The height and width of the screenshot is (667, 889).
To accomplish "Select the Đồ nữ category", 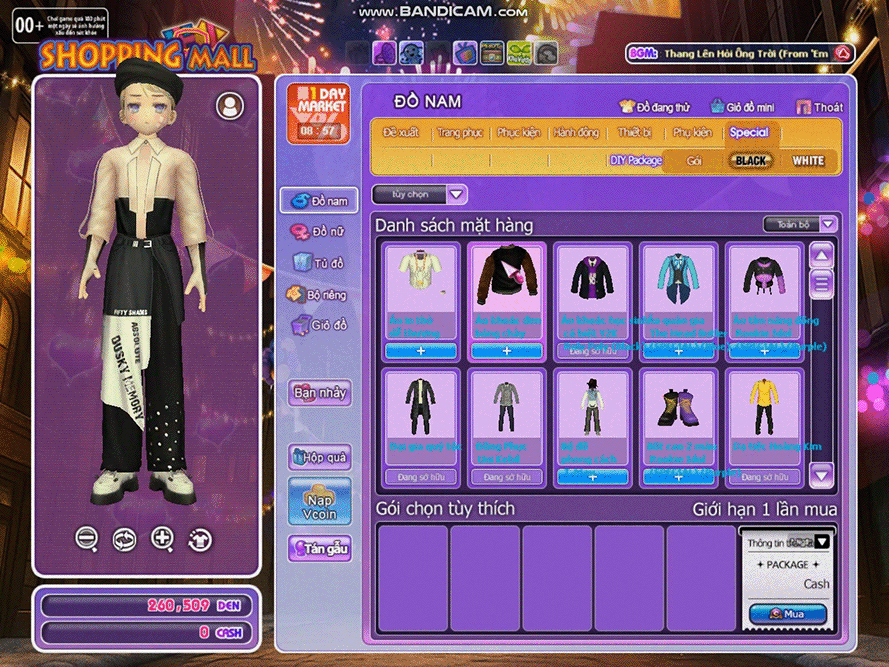I will pos(318,232).
